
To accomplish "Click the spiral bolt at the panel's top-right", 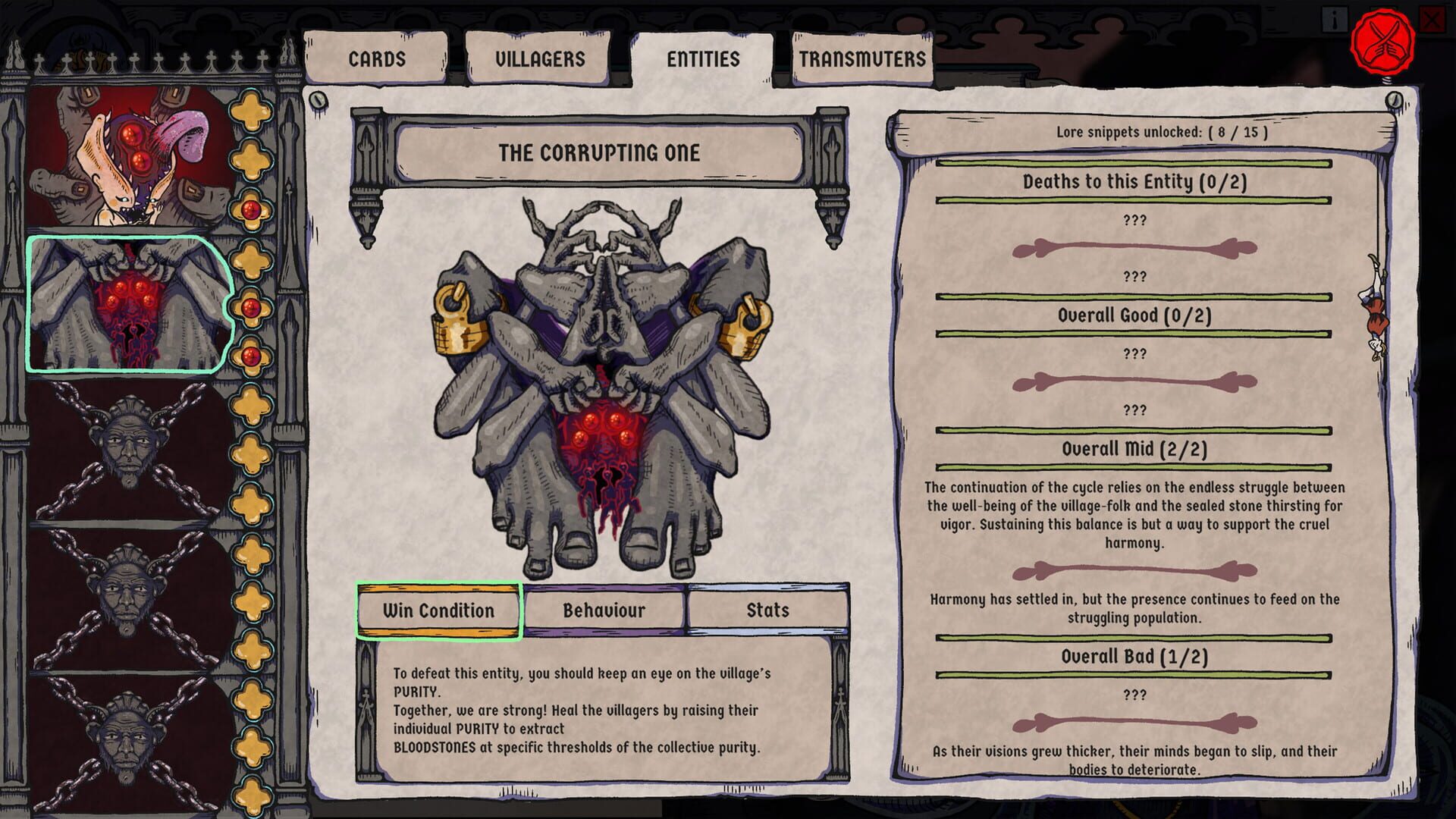I will tap(1394, 98).
